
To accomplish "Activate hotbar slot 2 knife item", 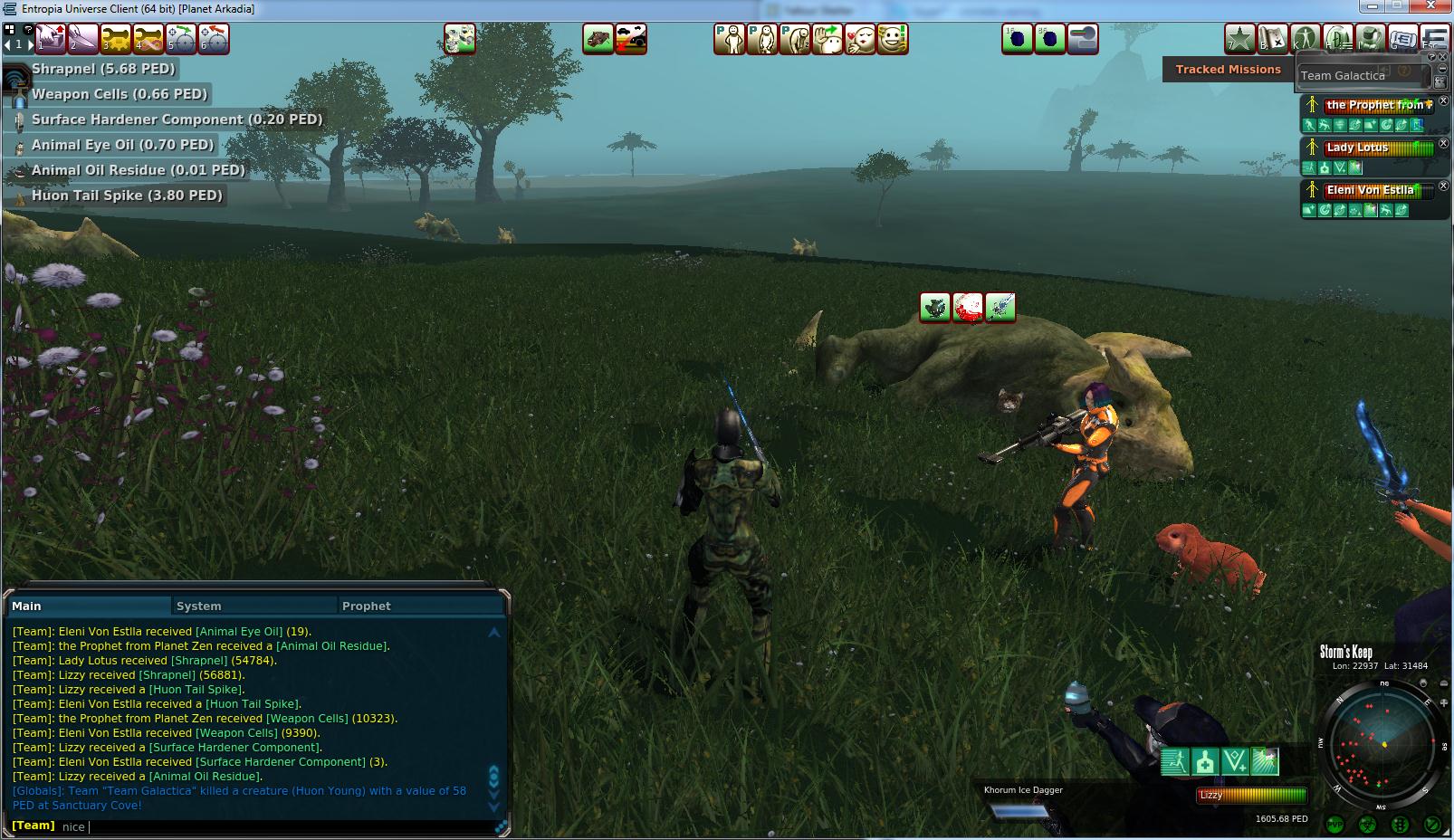I will 83,39.
